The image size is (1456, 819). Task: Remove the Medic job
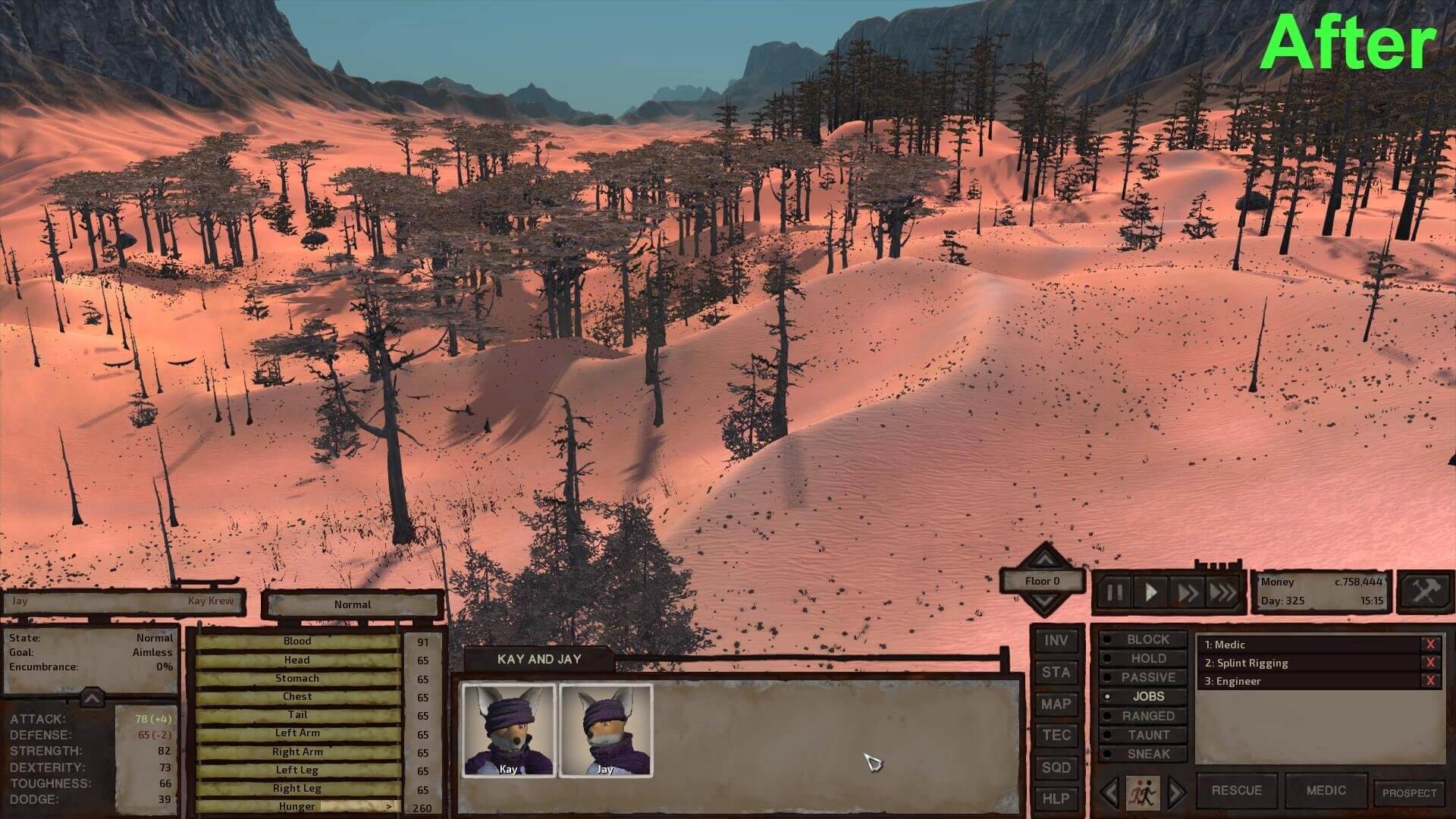(x=1430, y=645)
